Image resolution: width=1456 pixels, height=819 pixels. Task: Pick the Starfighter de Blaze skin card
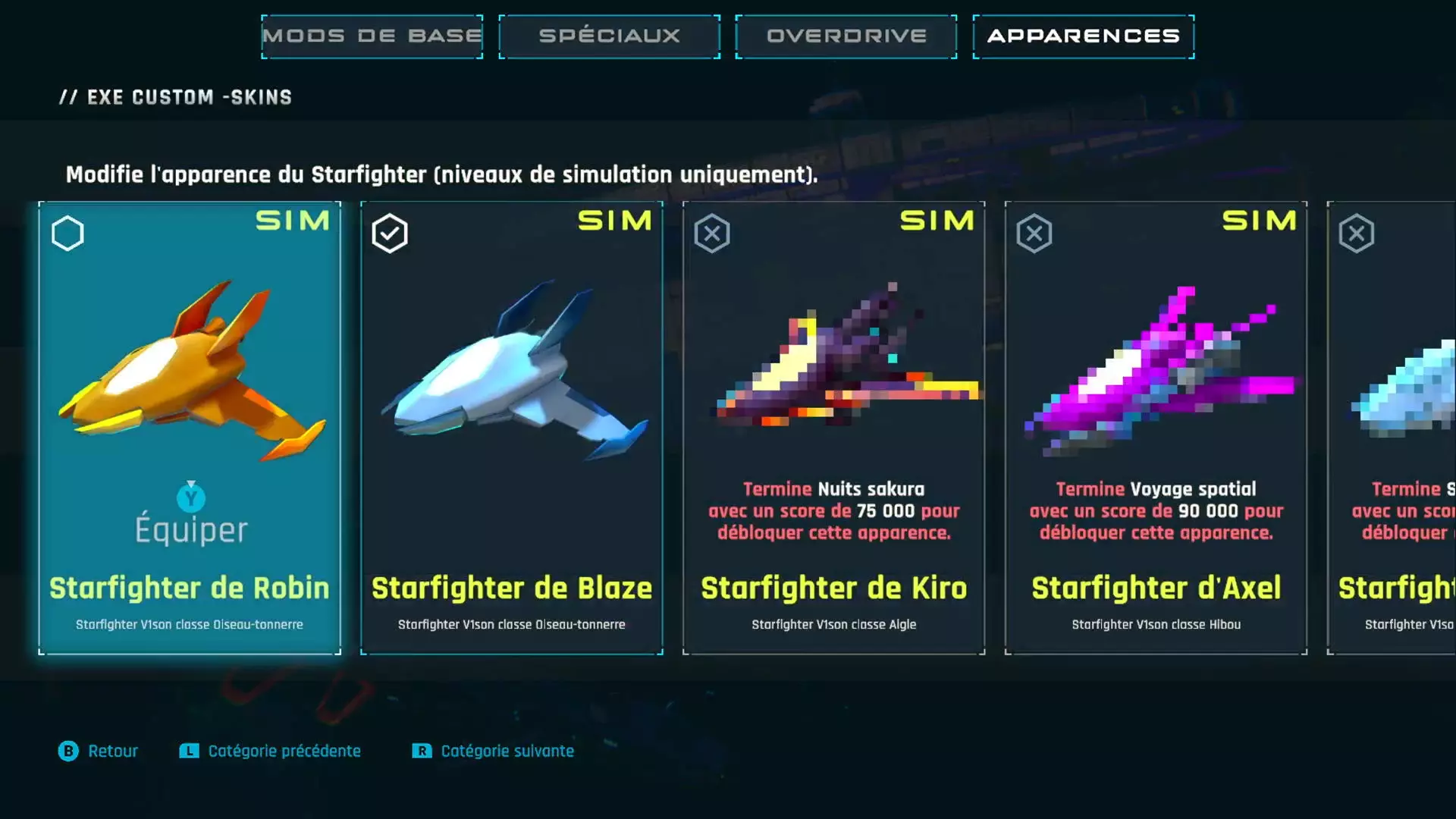tap(512, 427)
